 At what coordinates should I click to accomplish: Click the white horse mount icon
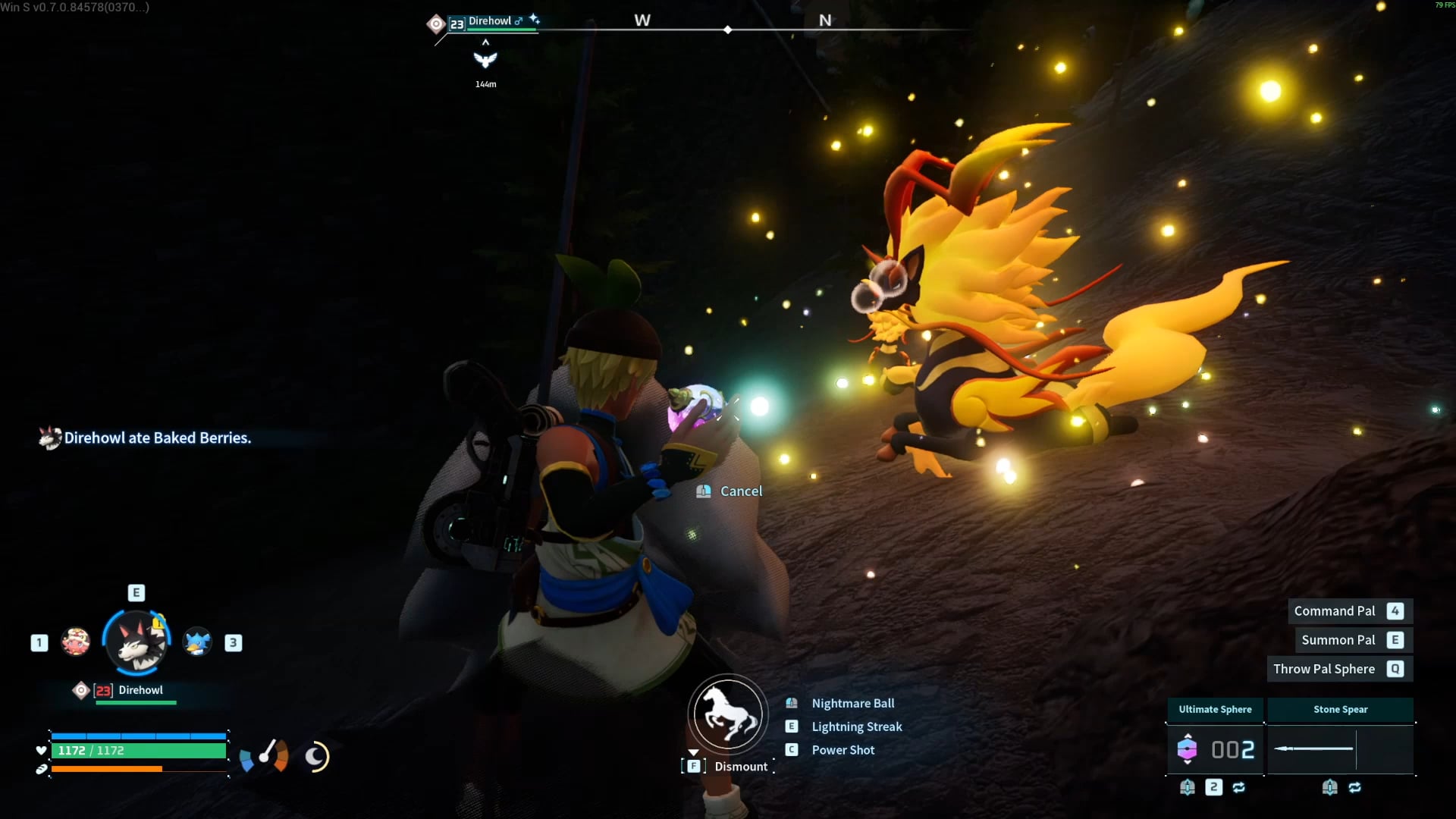(728, 714)
